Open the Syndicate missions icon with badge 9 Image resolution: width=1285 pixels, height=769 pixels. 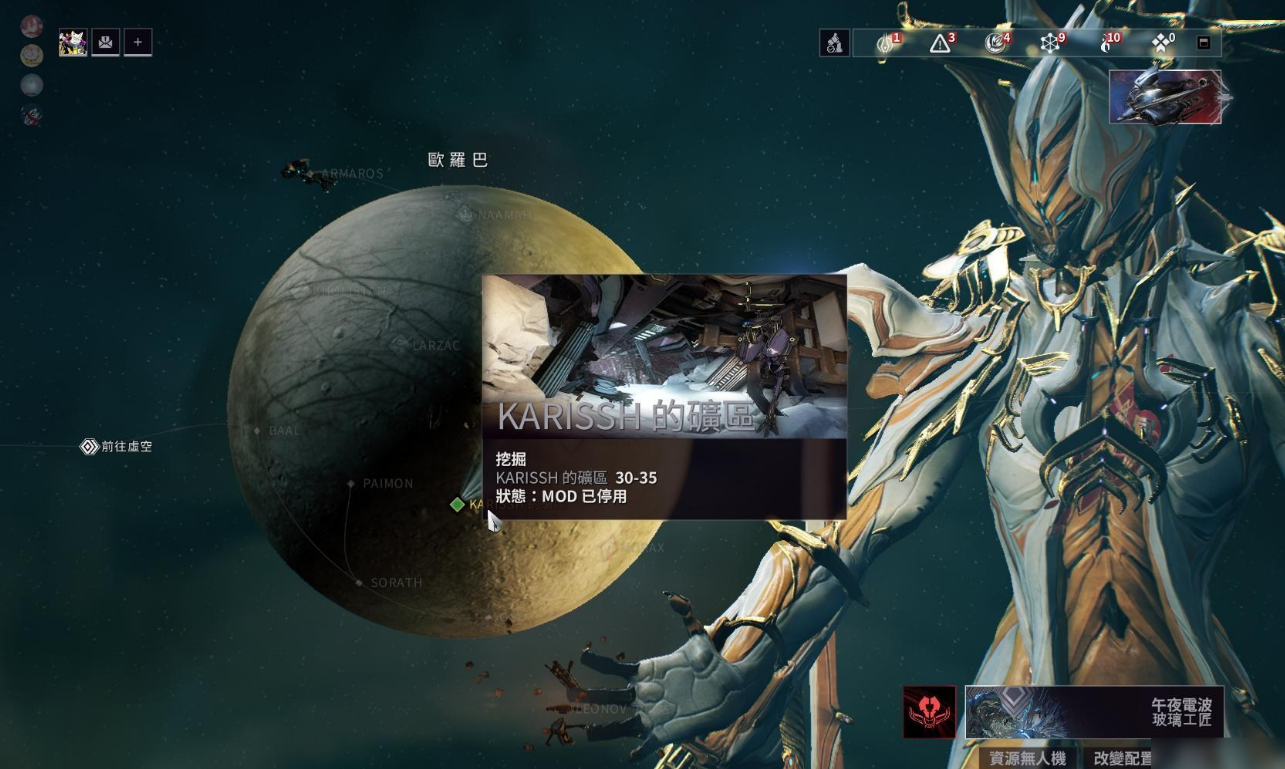click(1050, 43)
